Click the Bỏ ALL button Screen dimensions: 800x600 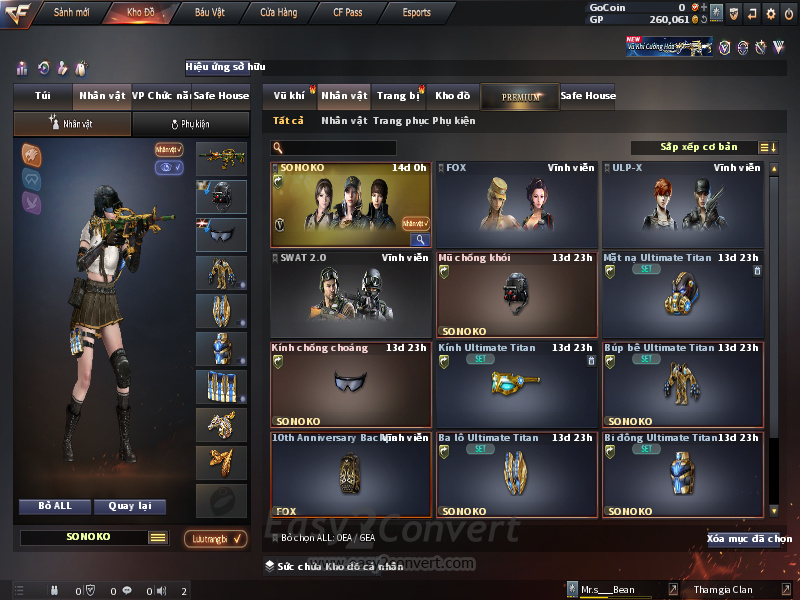point(55,506)
